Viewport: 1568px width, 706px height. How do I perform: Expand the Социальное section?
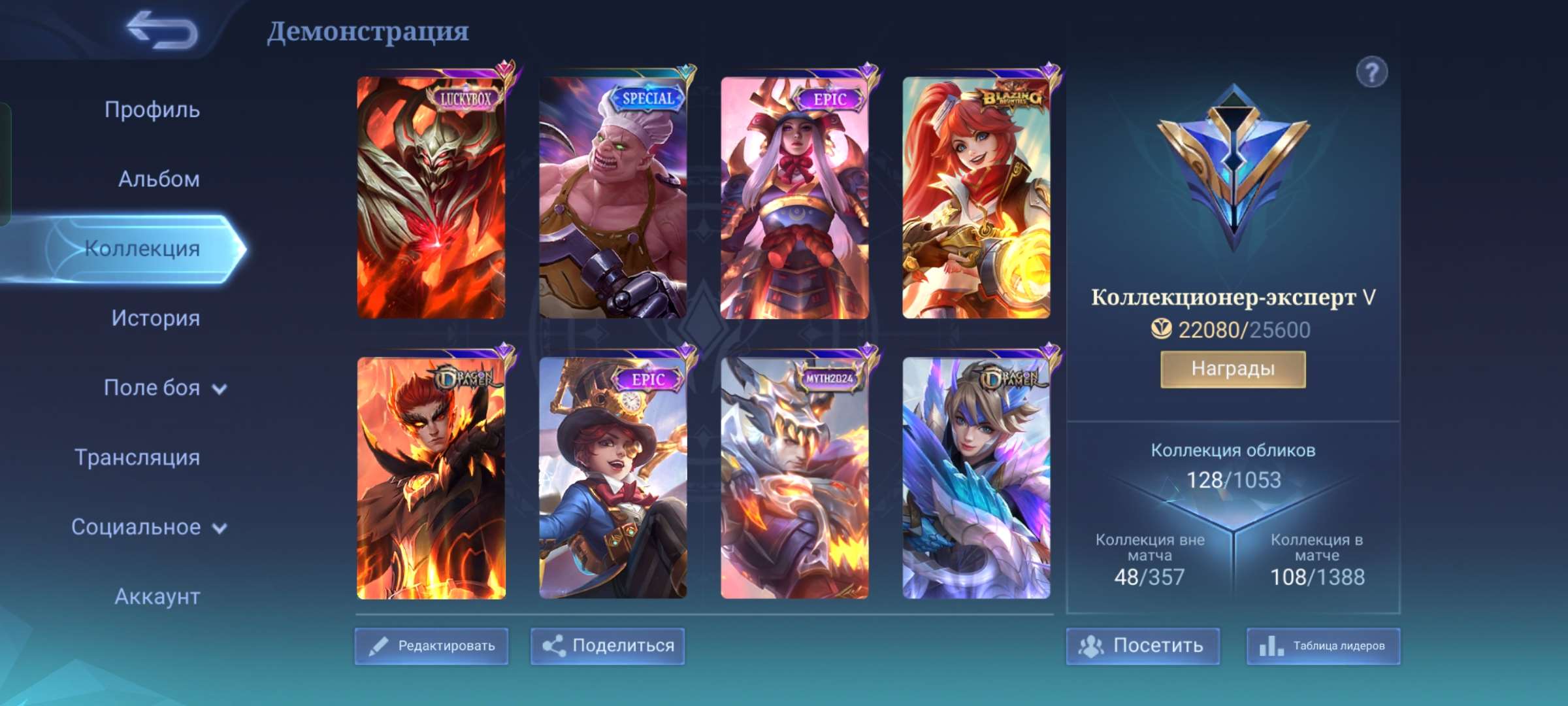pos(149,527)
